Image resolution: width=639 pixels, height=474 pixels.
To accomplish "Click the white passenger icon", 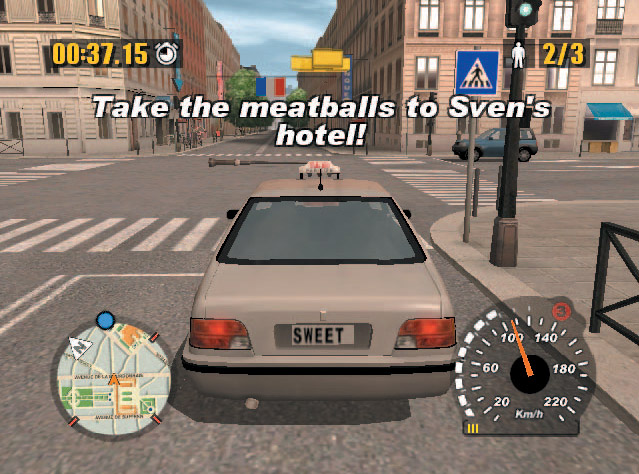I will [519, 54].
